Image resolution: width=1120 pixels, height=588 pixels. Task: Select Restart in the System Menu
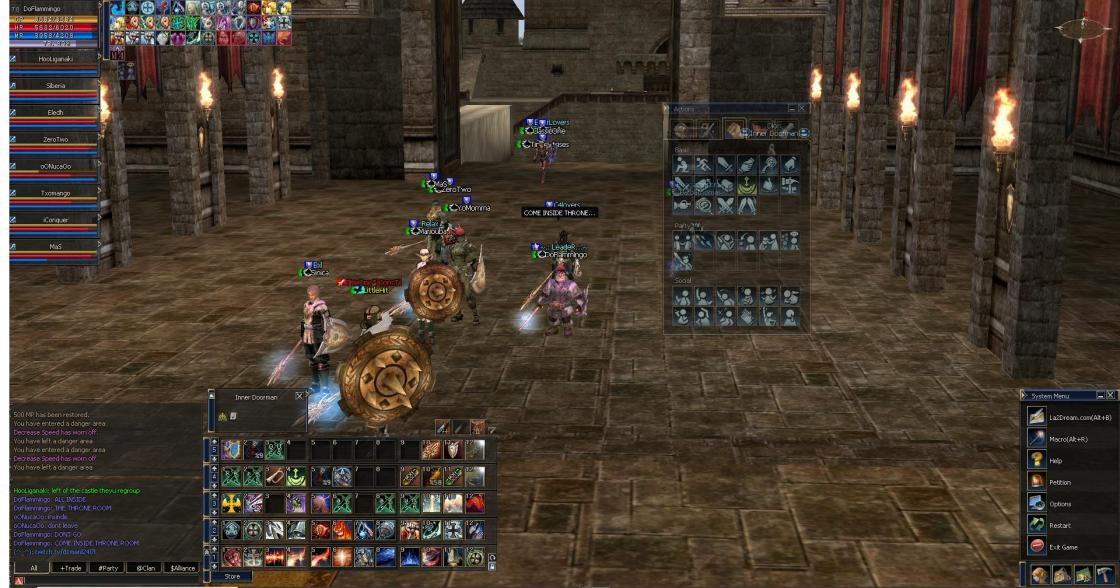pos(1058,525)
